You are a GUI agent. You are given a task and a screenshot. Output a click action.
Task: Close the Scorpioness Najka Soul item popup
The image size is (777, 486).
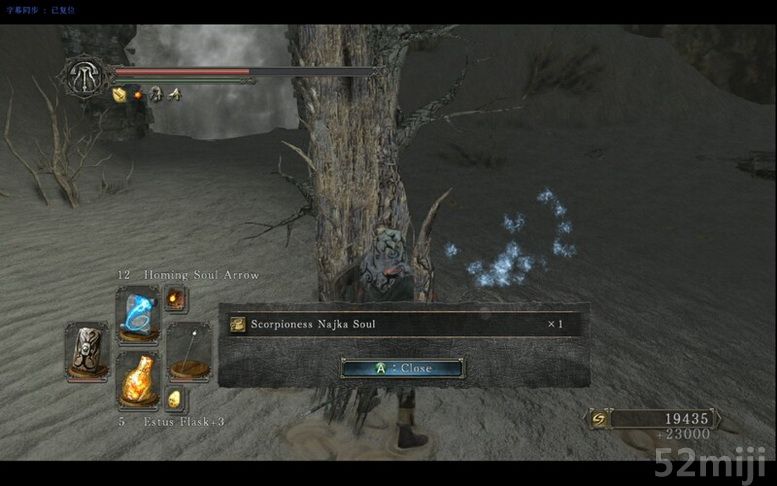pos(401,368)
